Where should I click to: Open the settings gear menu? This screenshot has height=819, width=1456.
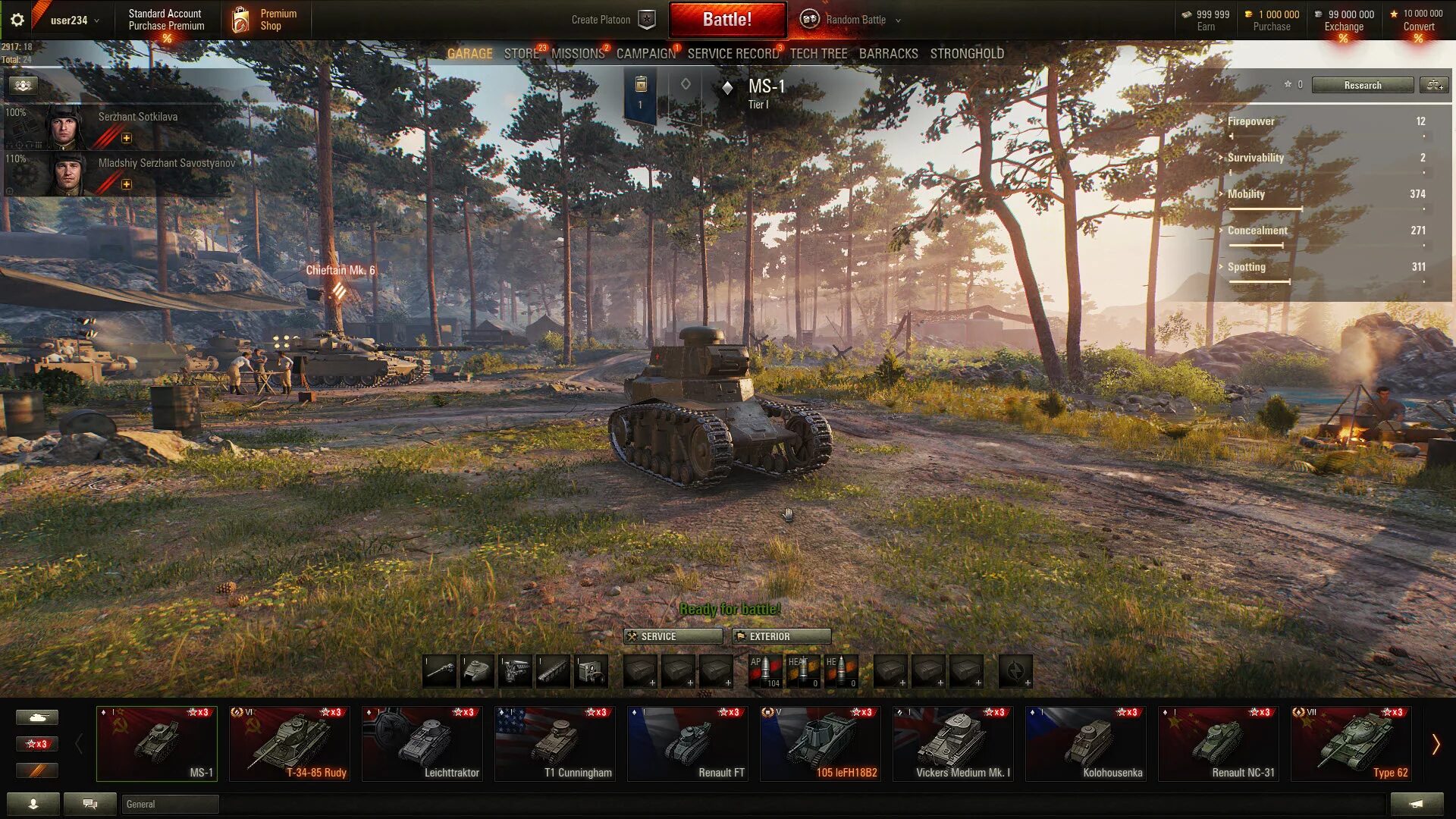17,20
